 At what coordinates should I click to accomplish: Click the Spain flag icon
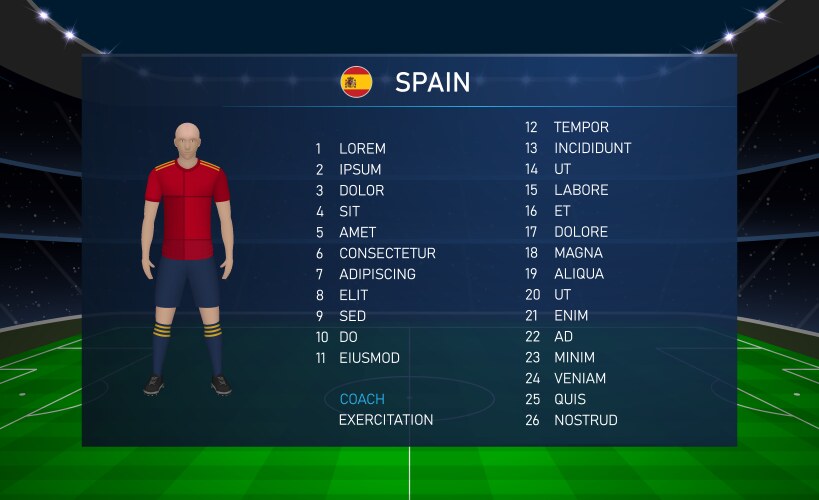pos(356,82)
